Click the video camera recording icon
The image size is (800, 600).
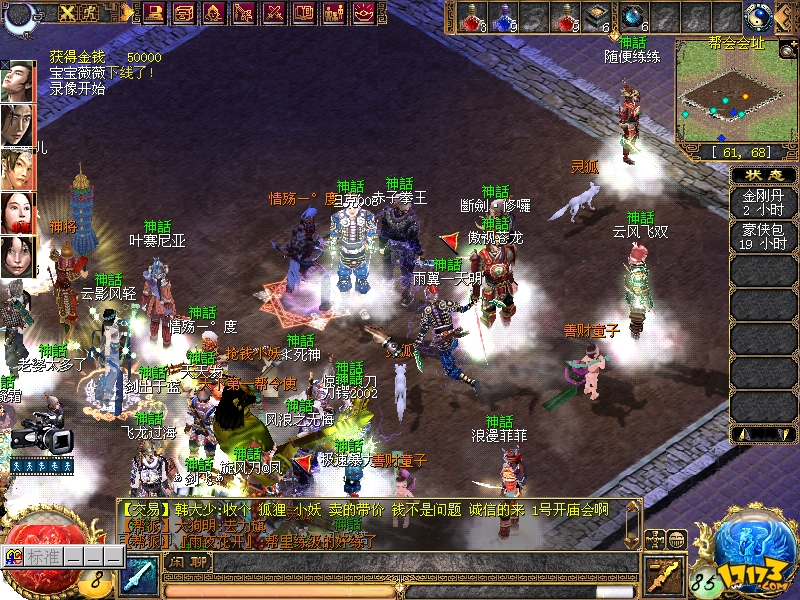[x=42, y=437]
